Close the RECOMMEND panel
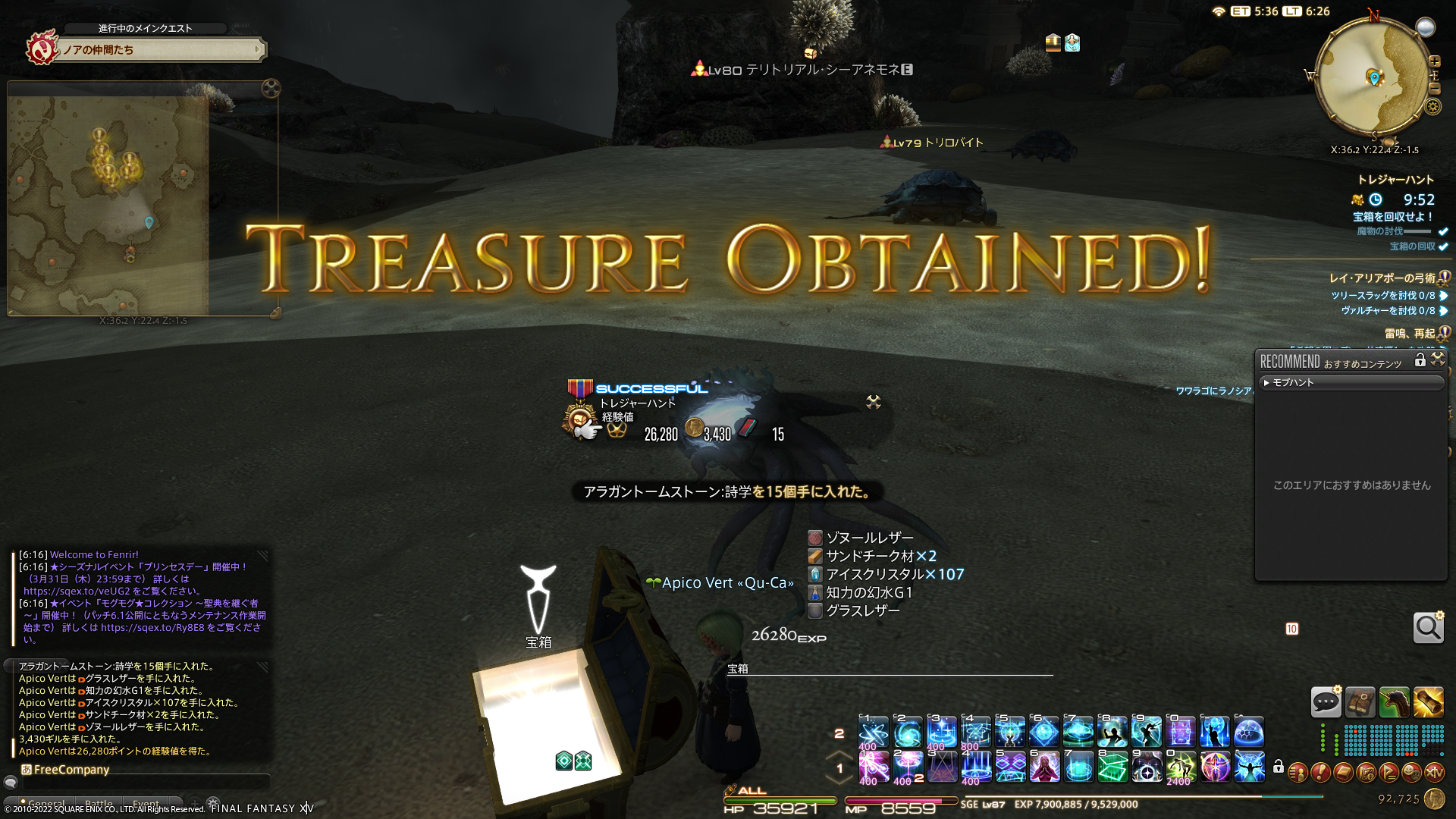Viewport: 1456px width, 819px height. pyautogui.click(x=1438, y=359)
